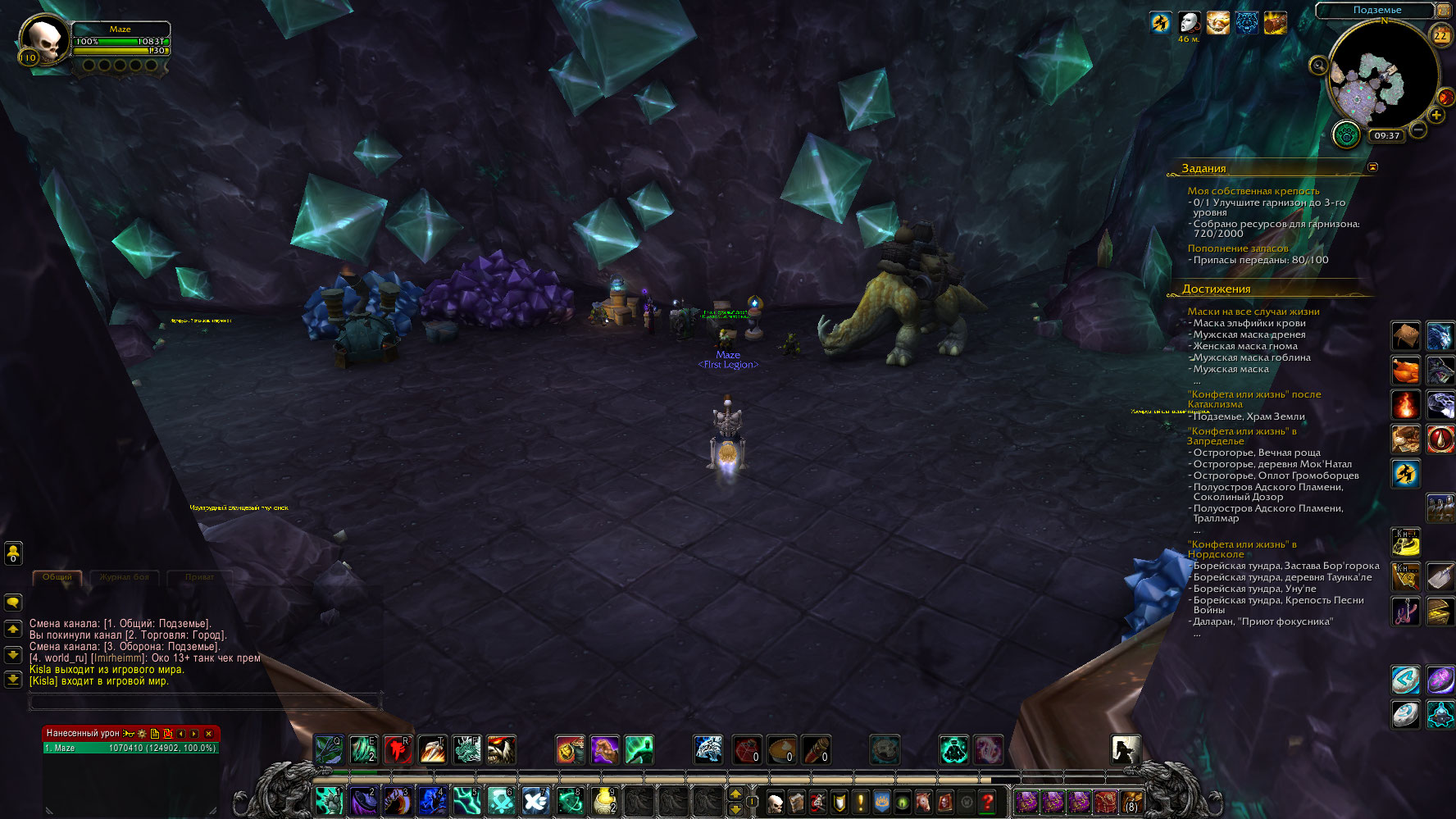Image resolution: width=1456 pixels, height=819 pixels.
Task: Collapse the Задания objectives tracker
Action: tap(1372, 167)
